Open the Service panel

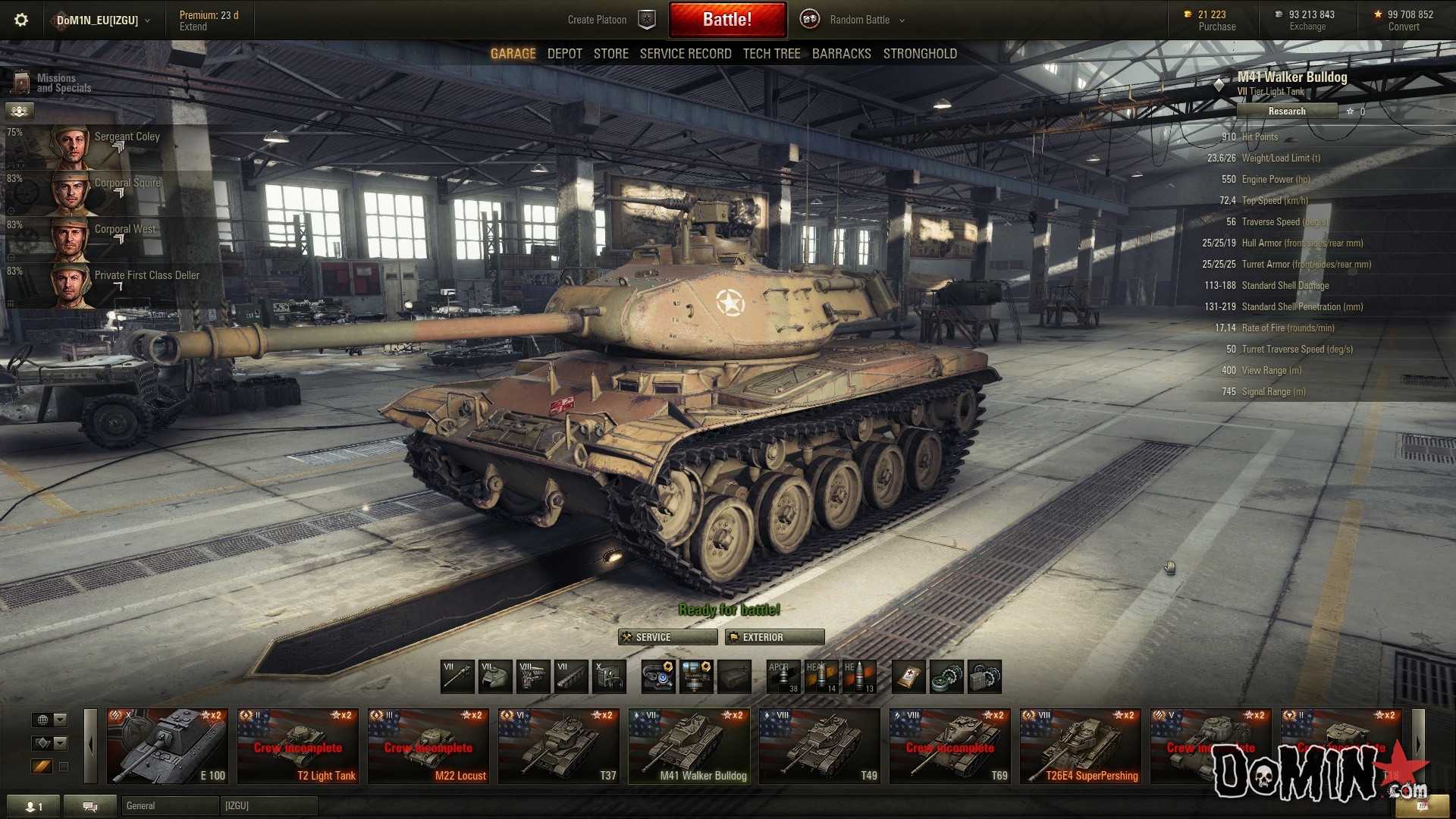667,637
